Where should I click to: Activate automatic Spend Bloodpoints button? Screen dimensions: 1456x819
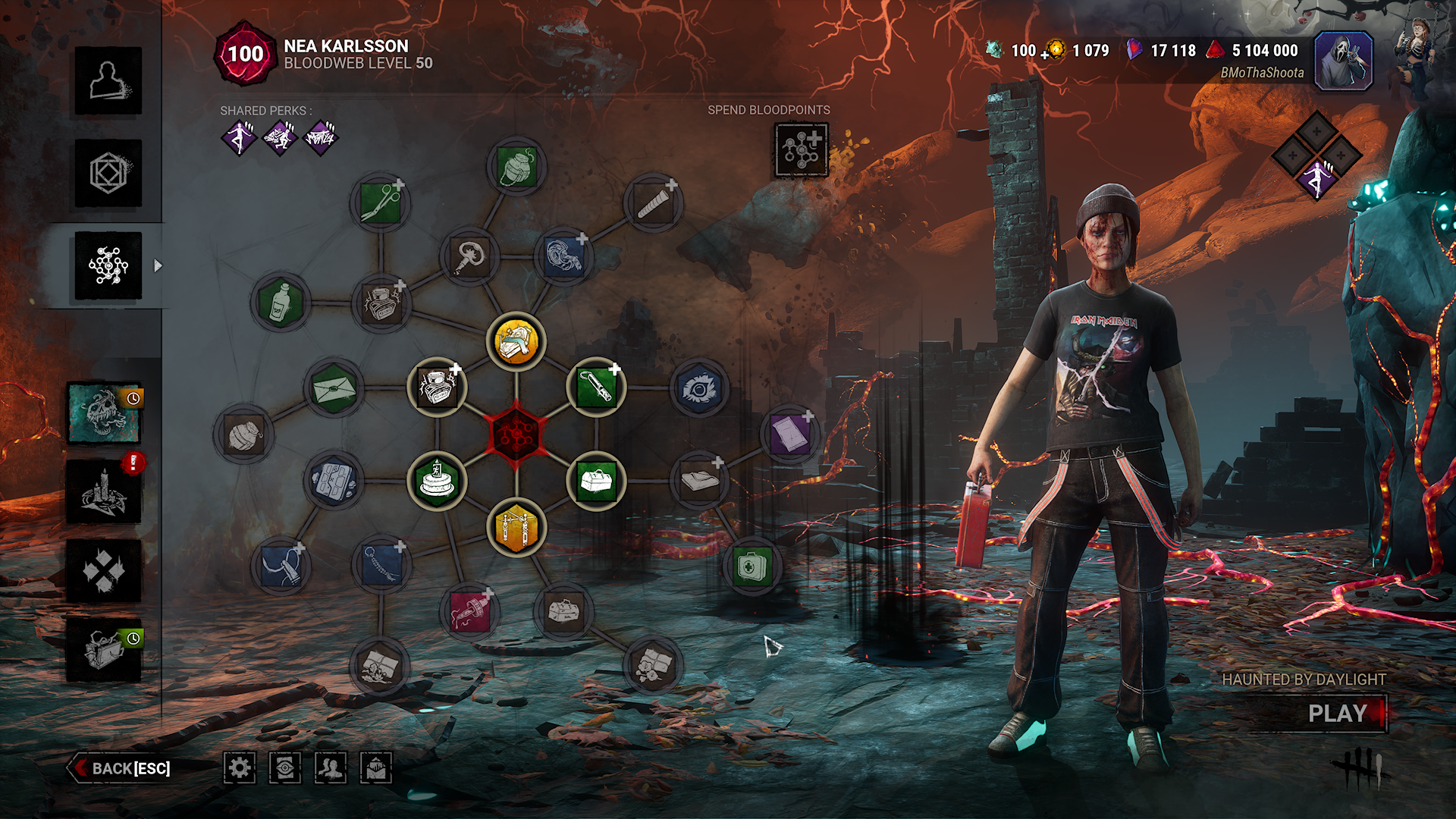click(x=802, y=149)
